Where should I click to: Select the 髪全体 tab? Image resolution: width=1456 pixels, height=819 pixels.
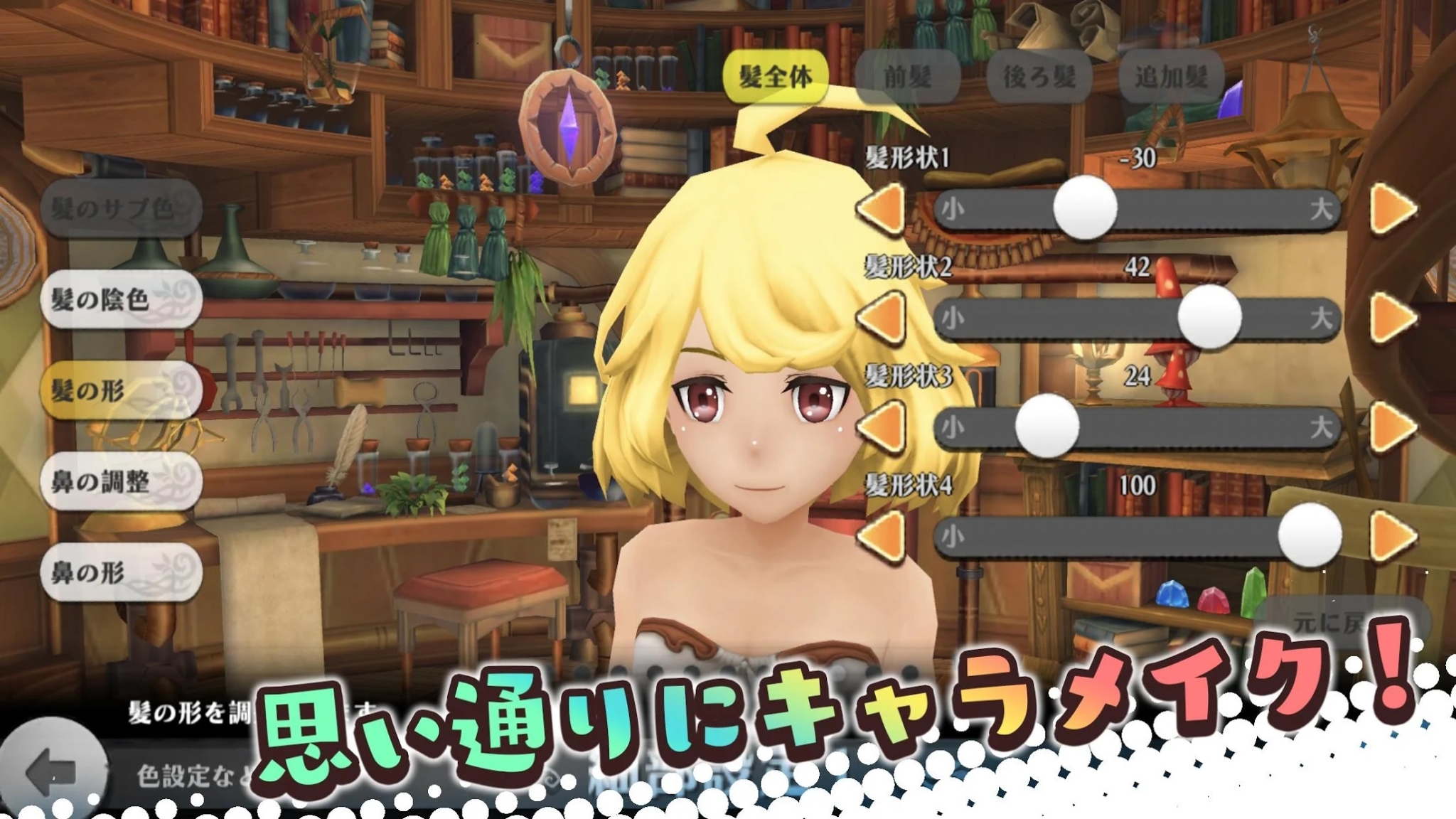point(775,75)
